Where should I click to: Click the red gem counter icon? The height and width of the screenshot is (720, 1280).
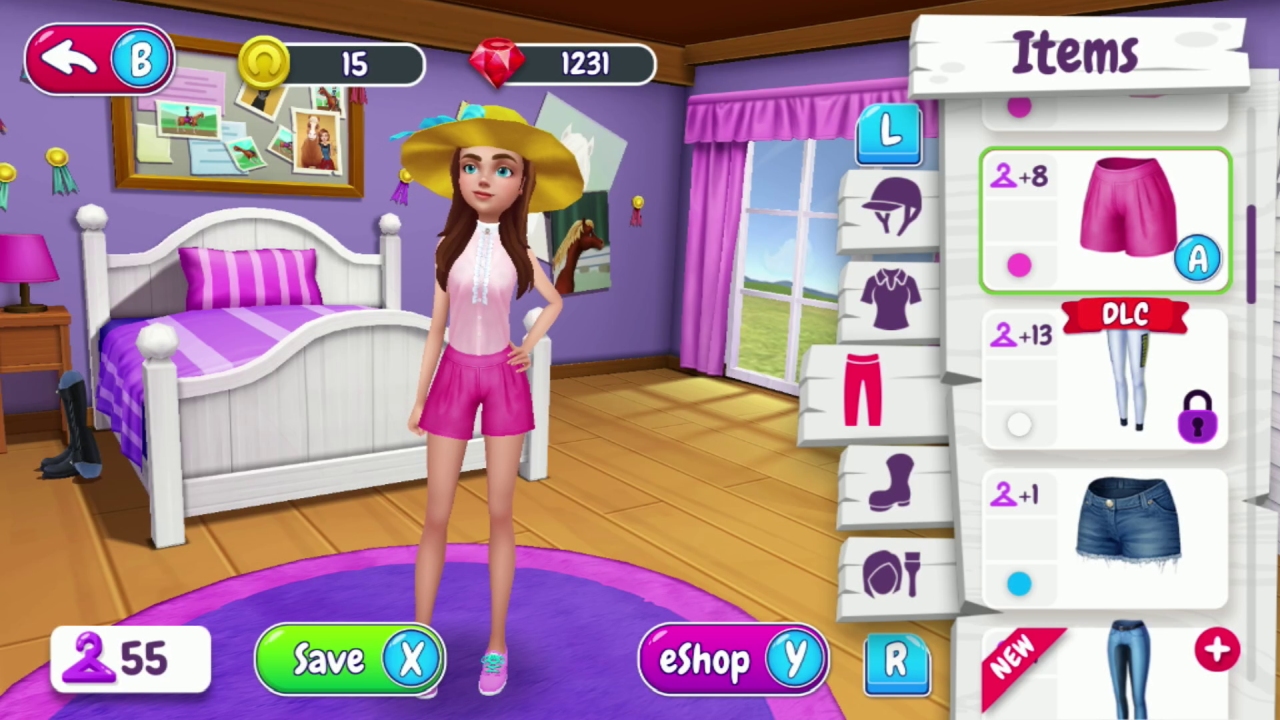[497, 63]
